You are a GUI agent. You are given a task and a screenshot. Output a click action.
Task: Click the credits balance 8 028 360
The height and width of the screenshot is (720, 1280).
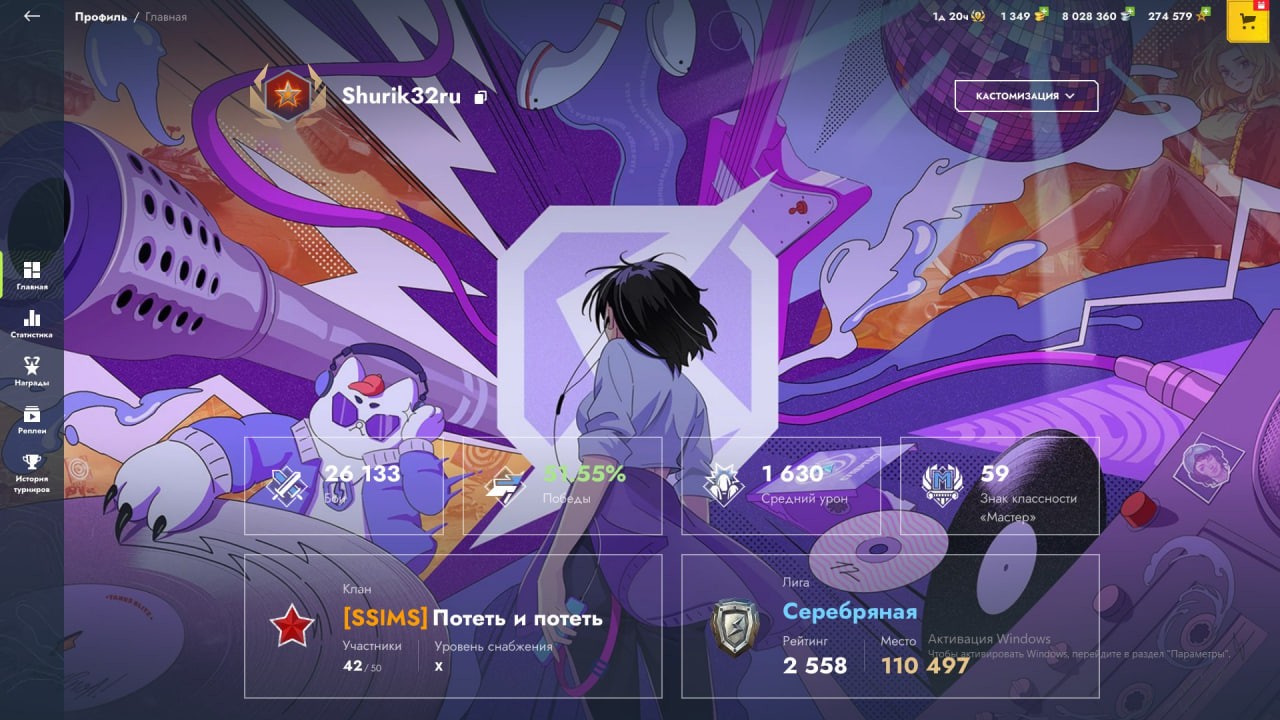[x=1096, y=16]
